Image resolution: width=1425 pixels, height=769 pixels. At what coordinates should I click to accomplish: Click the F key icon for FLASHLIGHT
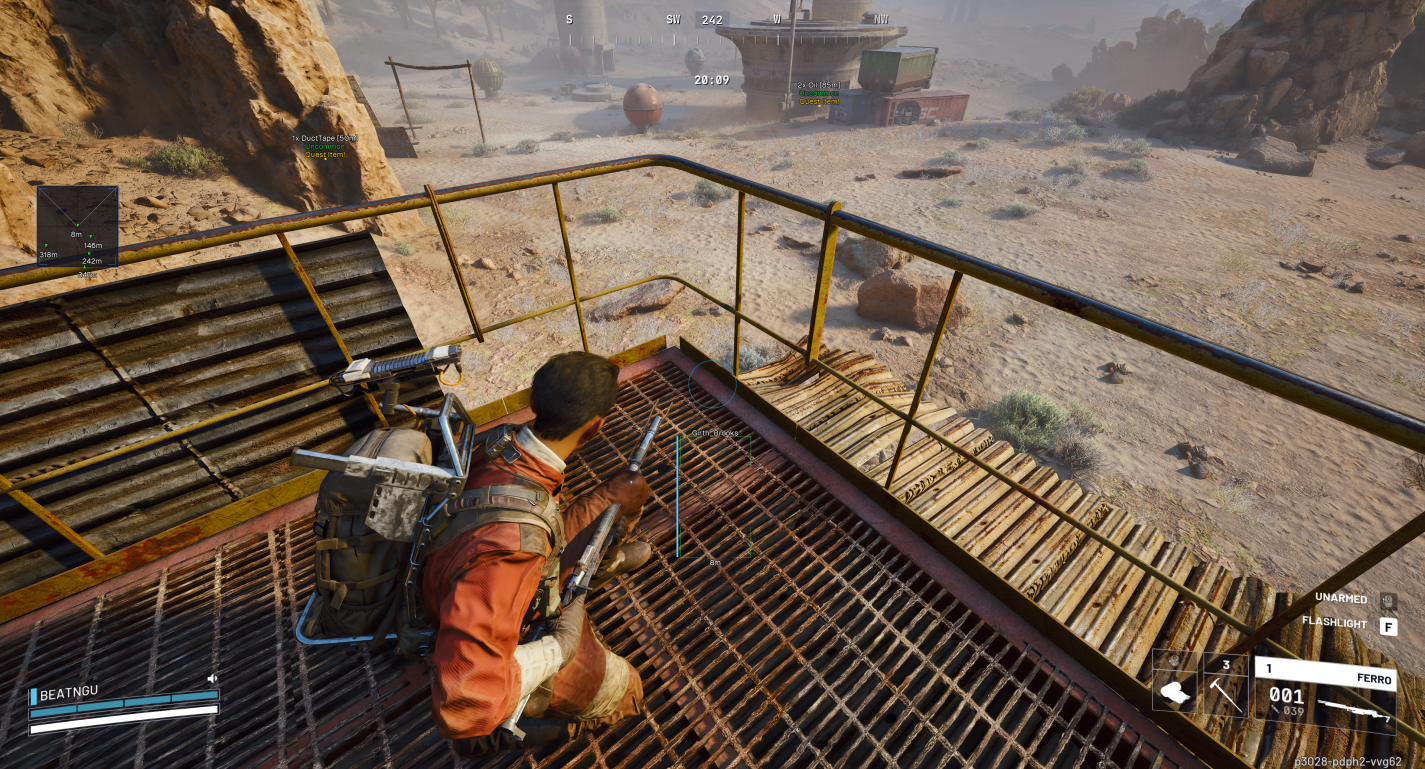point(1388,626)
